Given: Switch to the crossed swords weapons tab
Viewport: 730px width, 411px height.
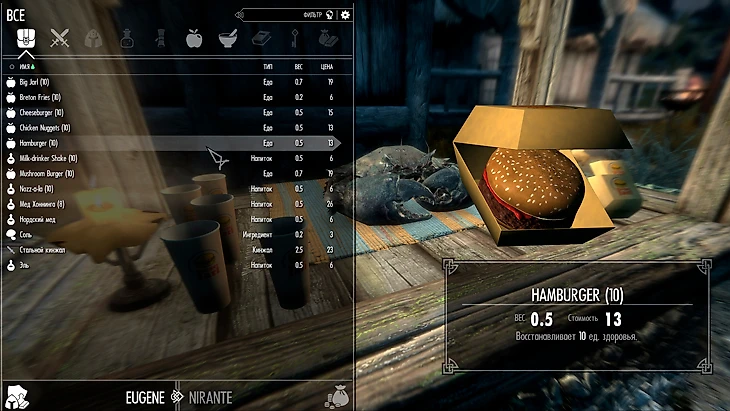Looking at the screenshot, I should [x=59, y=38].
